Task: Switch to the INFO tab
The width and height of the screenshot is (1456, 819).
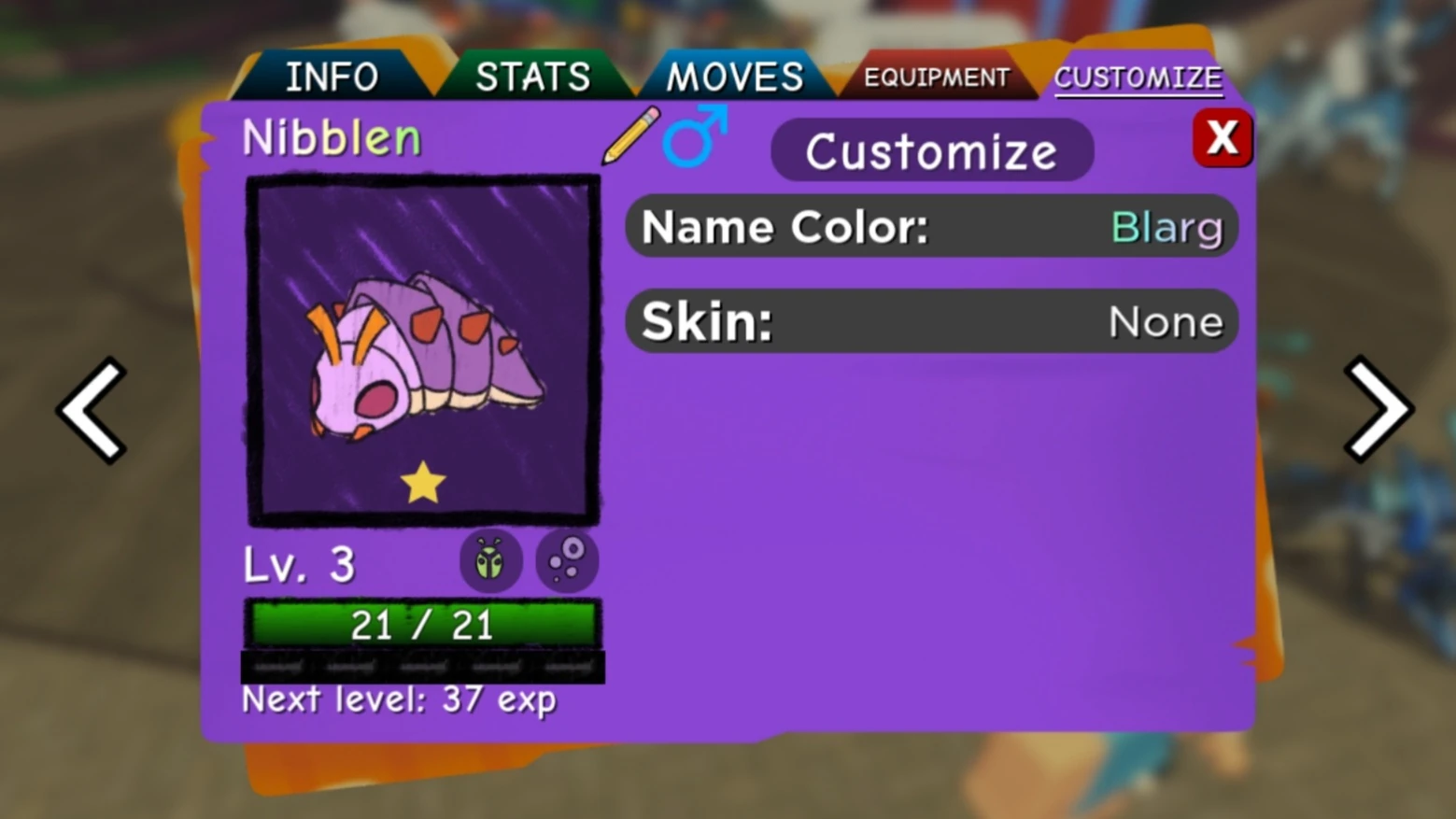Action: pos(333,77)
